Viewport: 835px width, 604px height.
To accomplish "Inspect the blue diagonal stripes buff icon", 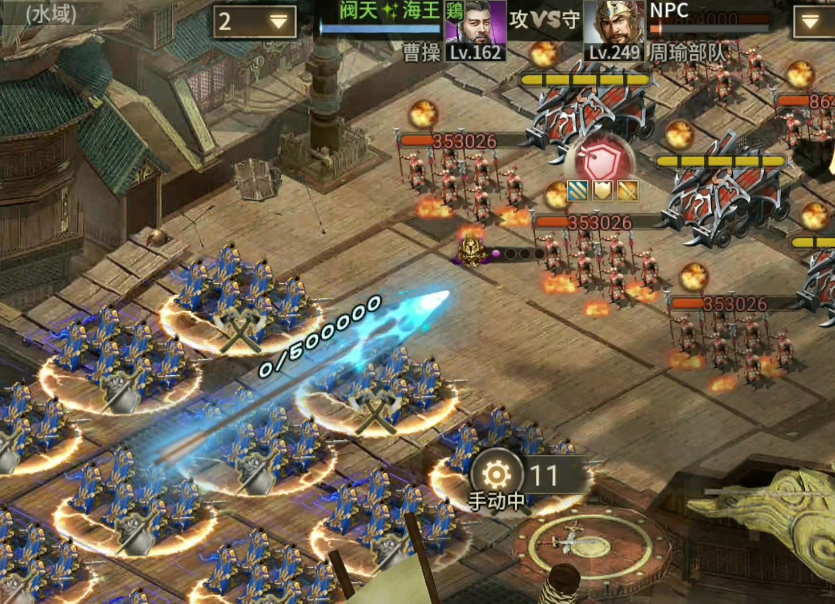I will point(578,190).
